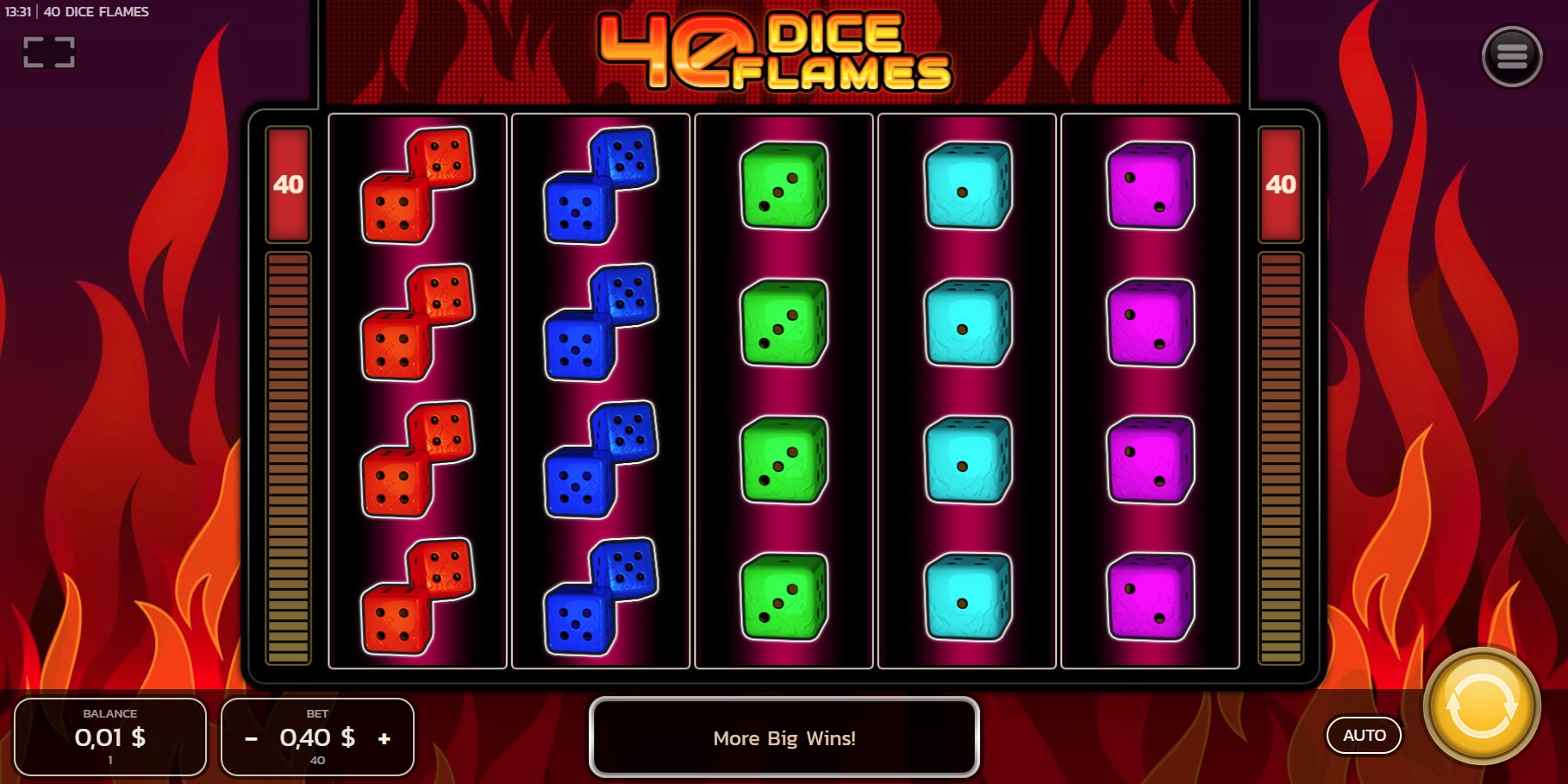This screenshot has width=1568, height=784.
Task: Click the 13:31 clock label
Action: coord(17,11)
